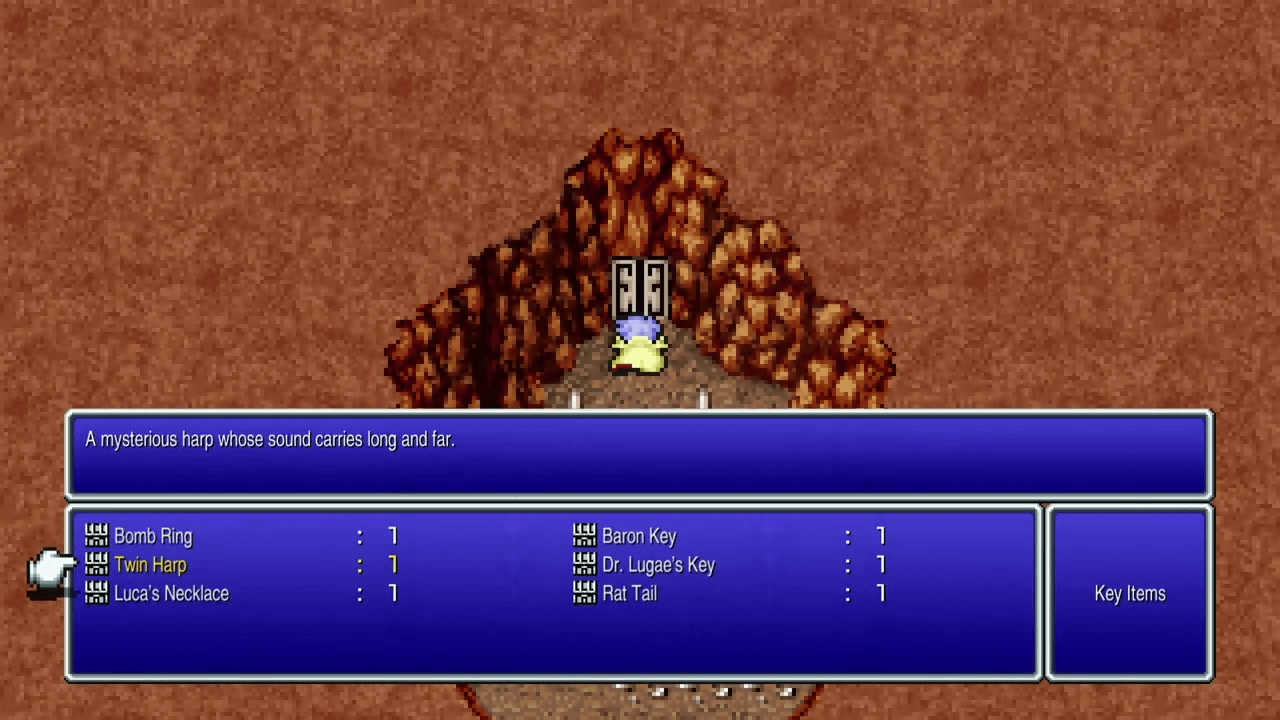
Task: Click the Key Items category panel
Action: click(x=1129, y=594)
